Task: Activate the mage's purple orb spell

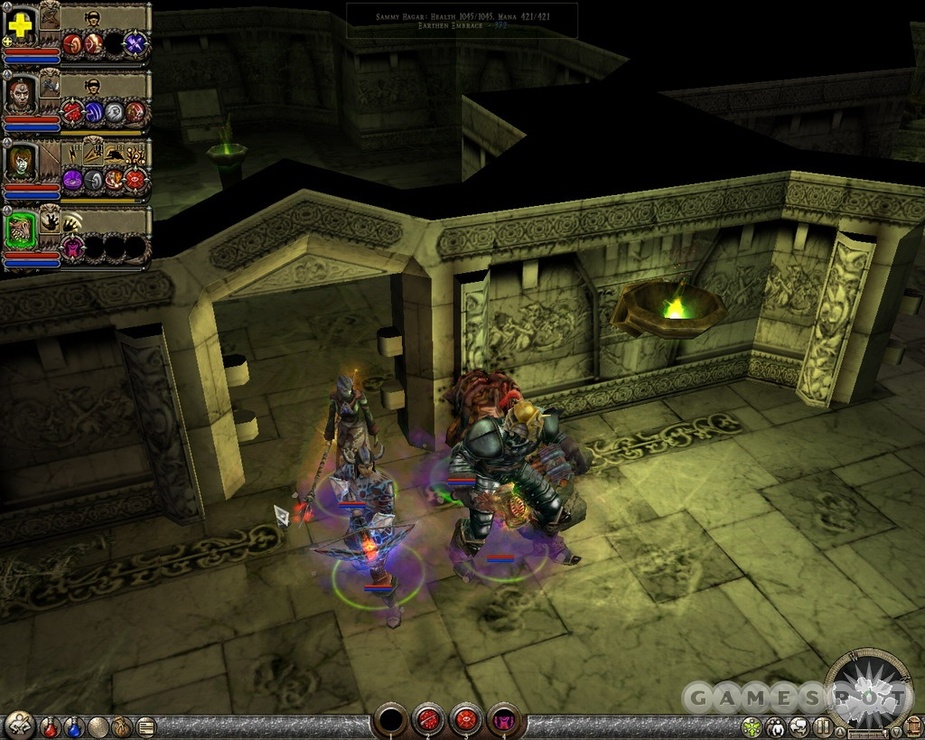Action: [73, 180]
